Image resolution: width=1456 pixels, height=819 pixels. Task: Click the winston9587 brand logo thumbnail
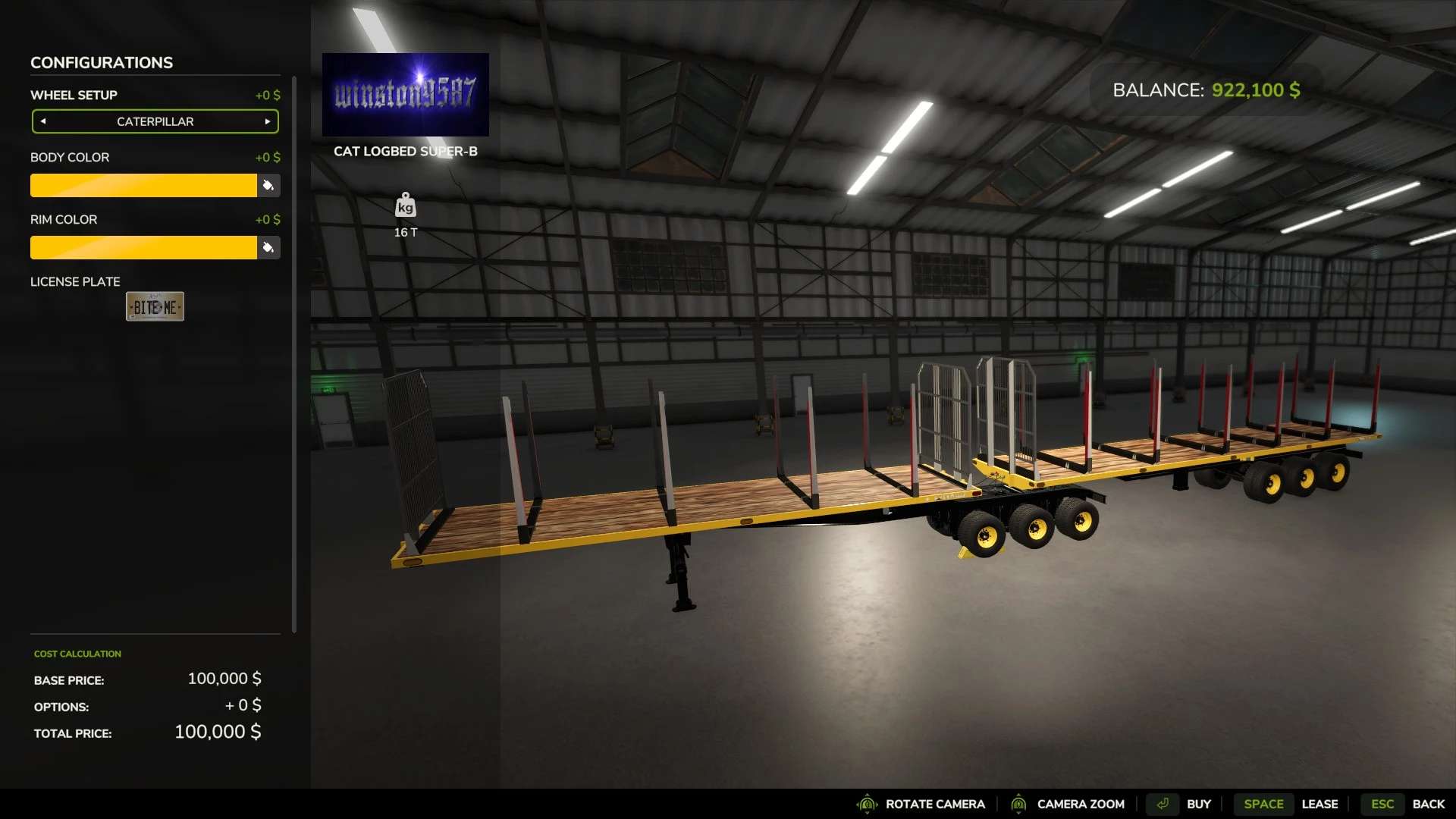[406, 93]
